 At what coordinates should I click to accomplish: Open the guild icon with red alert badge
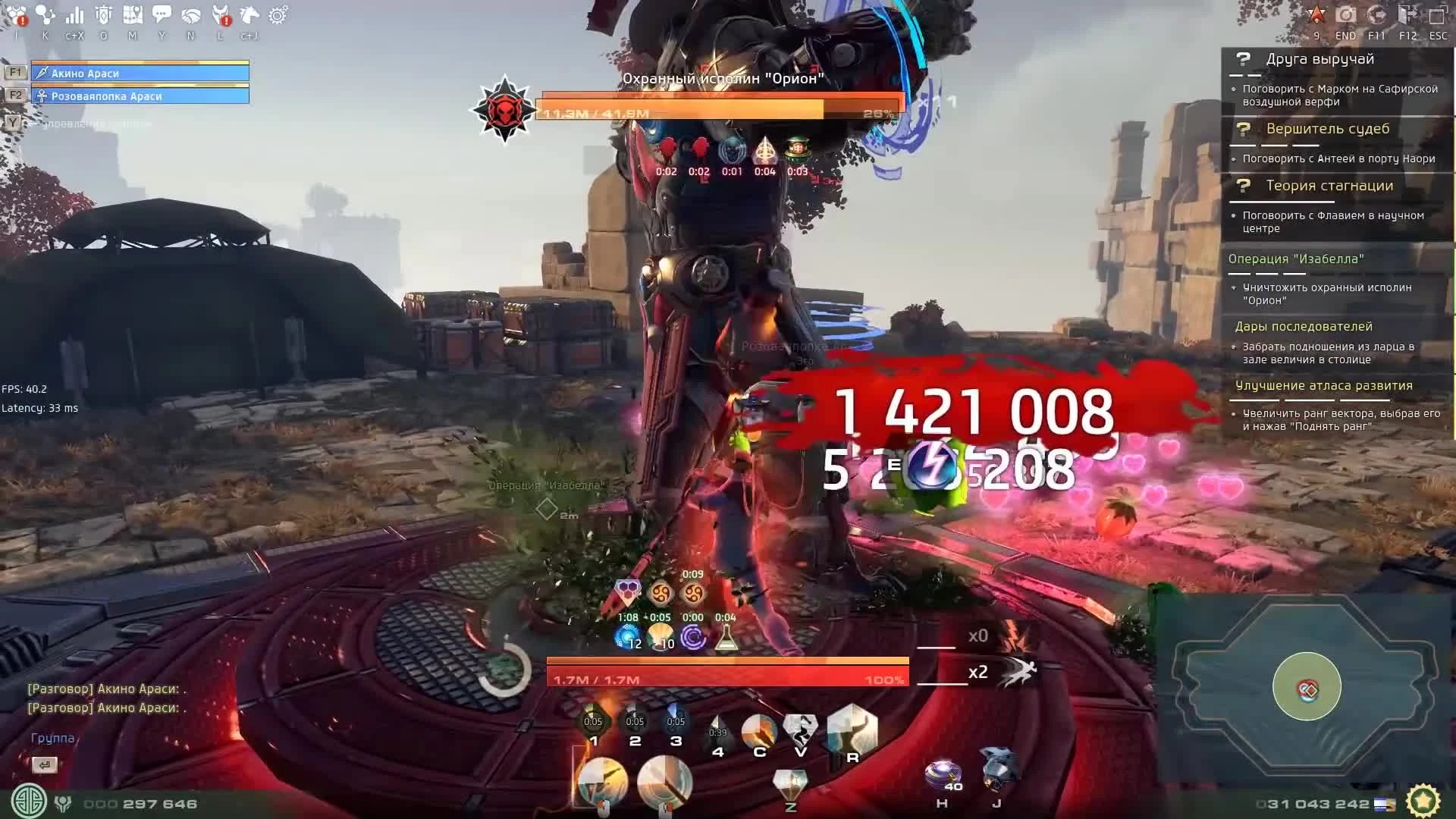coord(220,15)
